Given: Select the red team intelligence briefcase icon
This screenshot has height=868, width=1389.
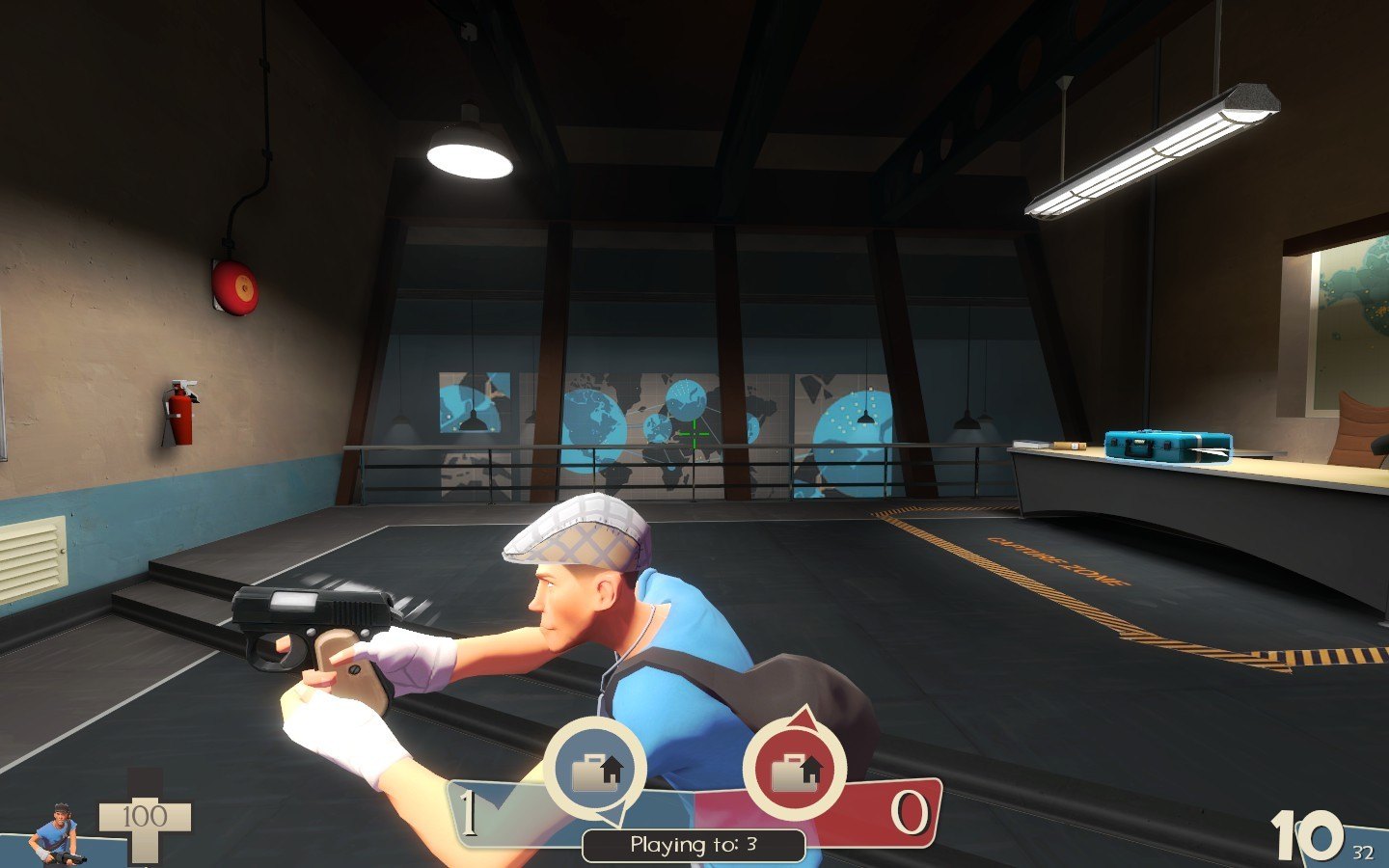Looking at the screenshot, I should pyautogui.click(x=795, y=771).
